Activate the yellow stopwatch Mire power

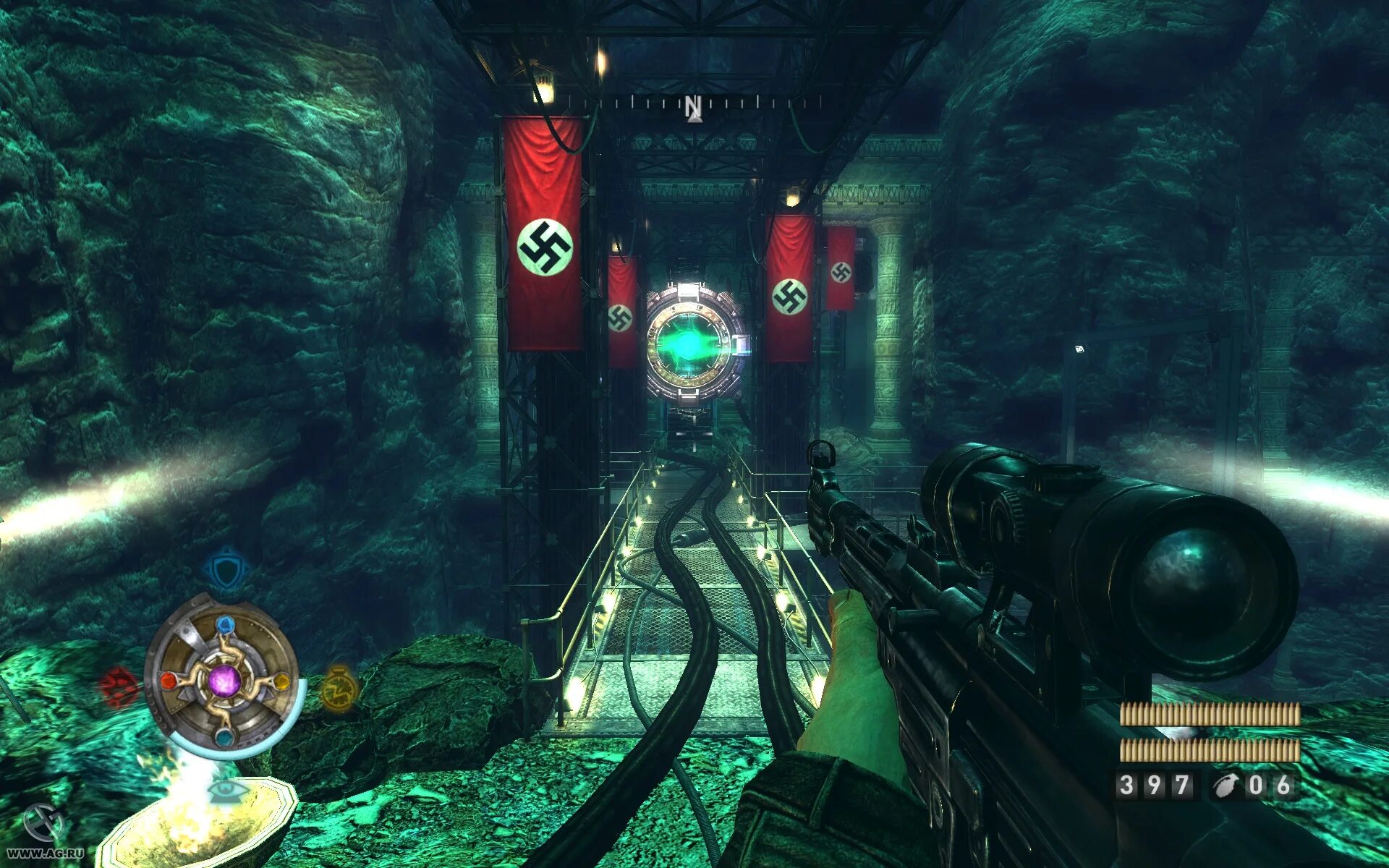[x=338, y=689]
